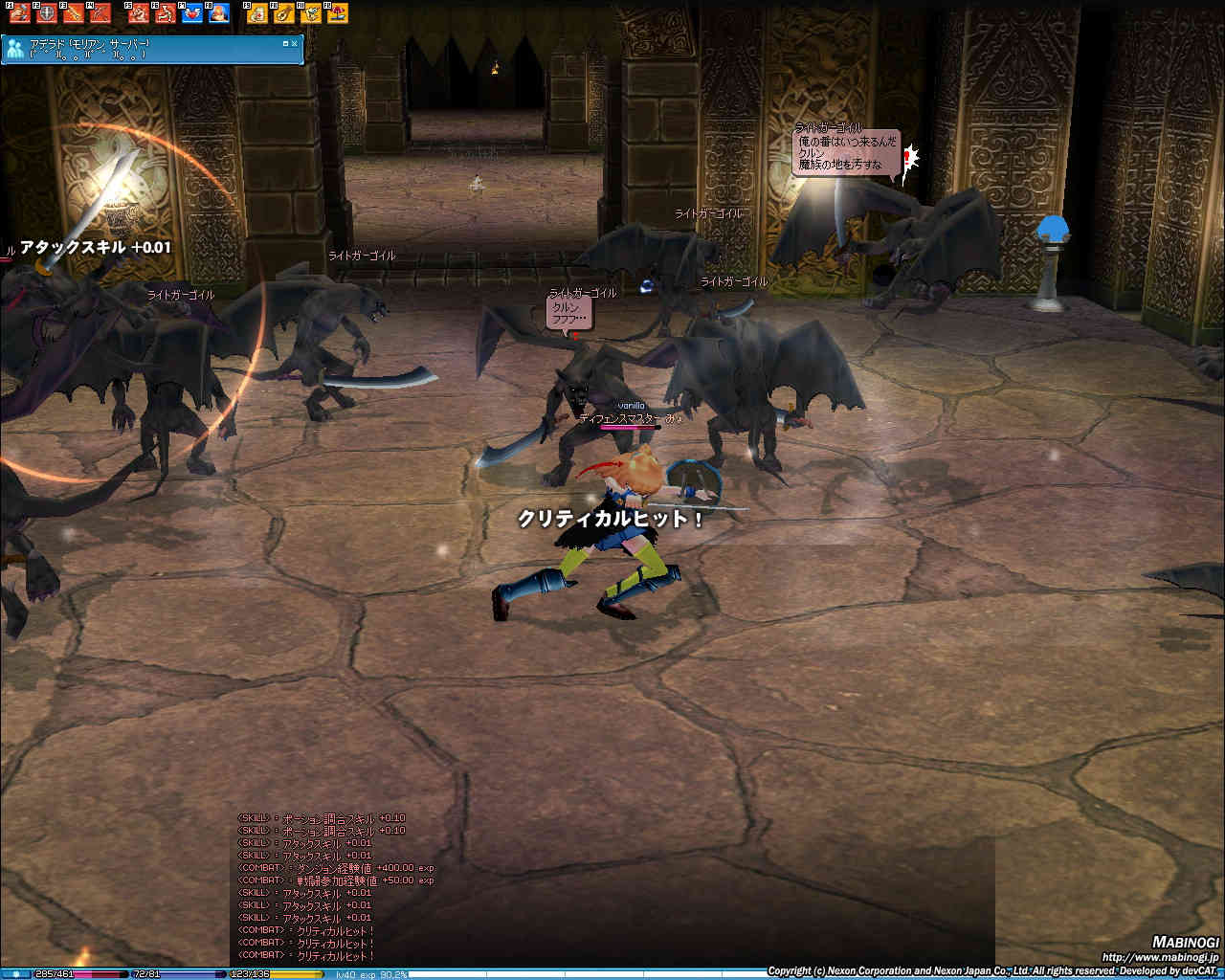
Task: Activate the F8 flame skill on blue
Action: click(219, 13)
